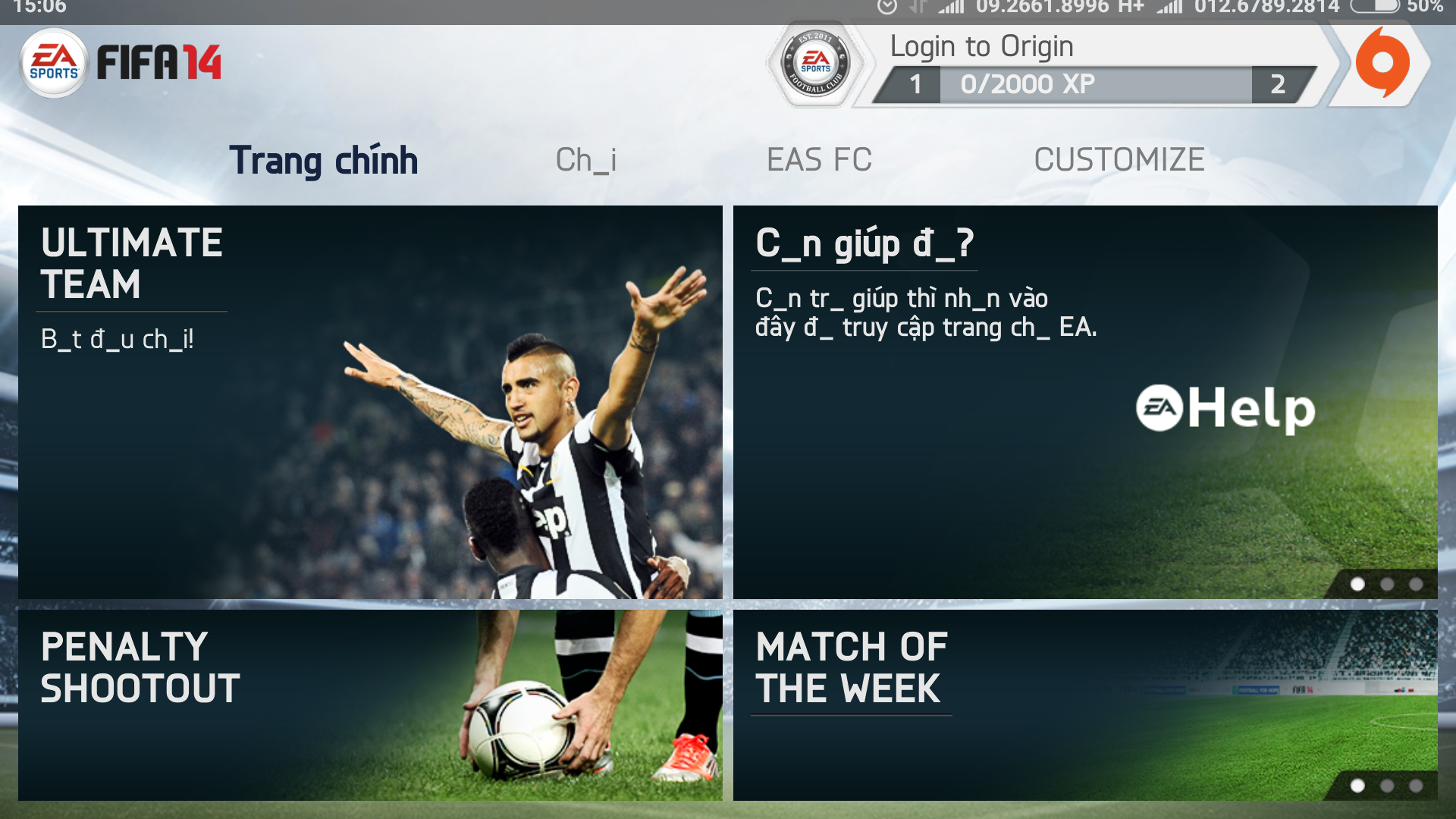Open the Ultimate Team tile
This screenshot has width=1456, height=819.
click(x=370, y=402)
